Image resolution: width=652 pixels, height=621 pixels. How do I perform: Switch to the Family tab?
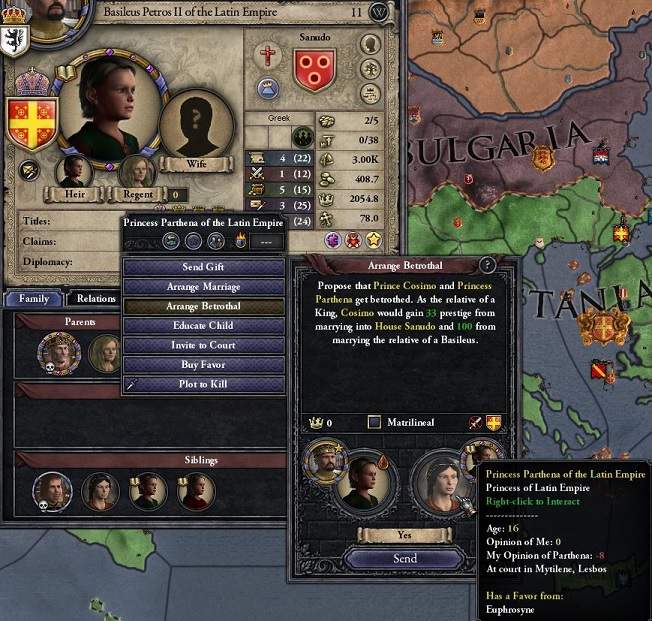pos(33,298)
